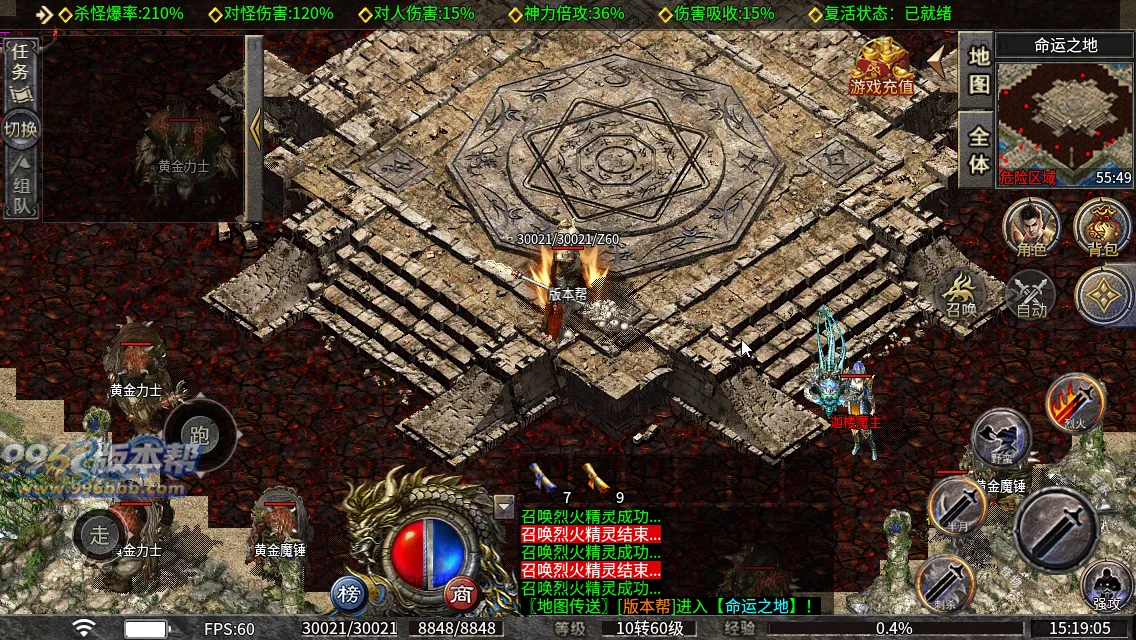Open the 组队 team tab
The height and width of the screenshot is (640, 1136).
click(x=20, y=187)
